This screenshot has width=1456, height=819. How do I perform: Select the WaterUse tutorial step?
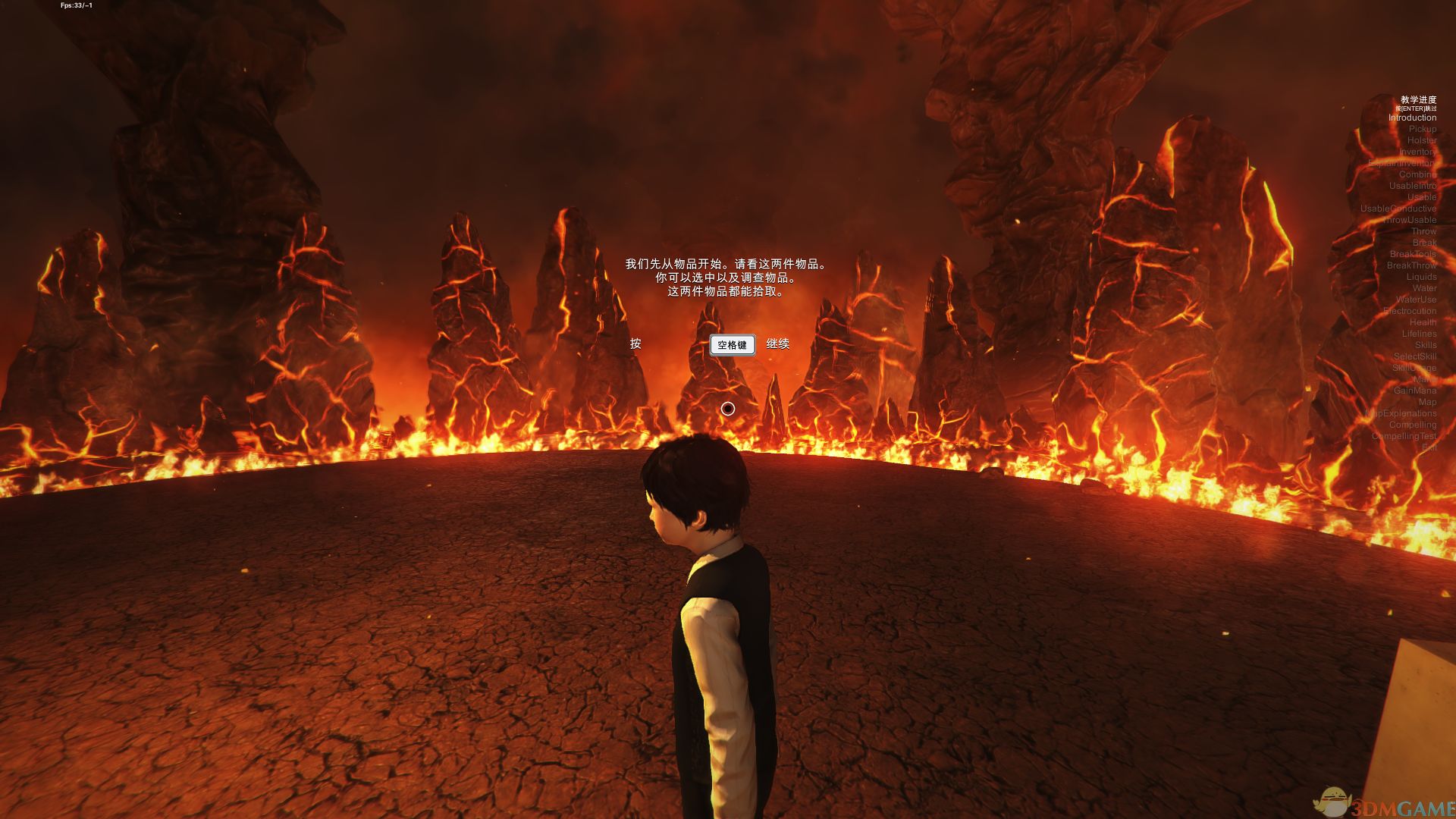[1416, 300]
